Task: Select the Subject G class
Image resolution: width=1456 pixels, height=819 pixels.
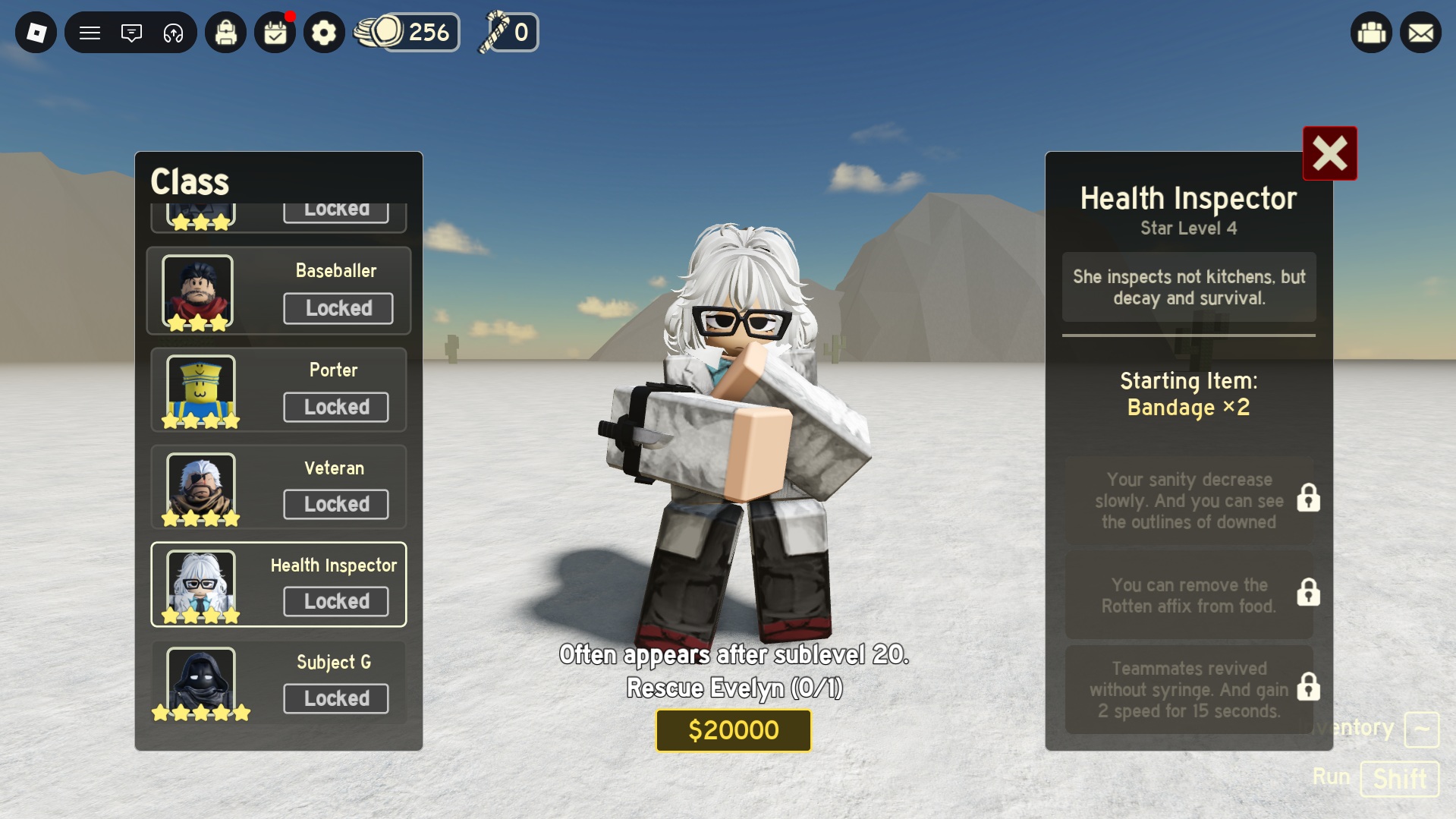Action: (278, 682)
